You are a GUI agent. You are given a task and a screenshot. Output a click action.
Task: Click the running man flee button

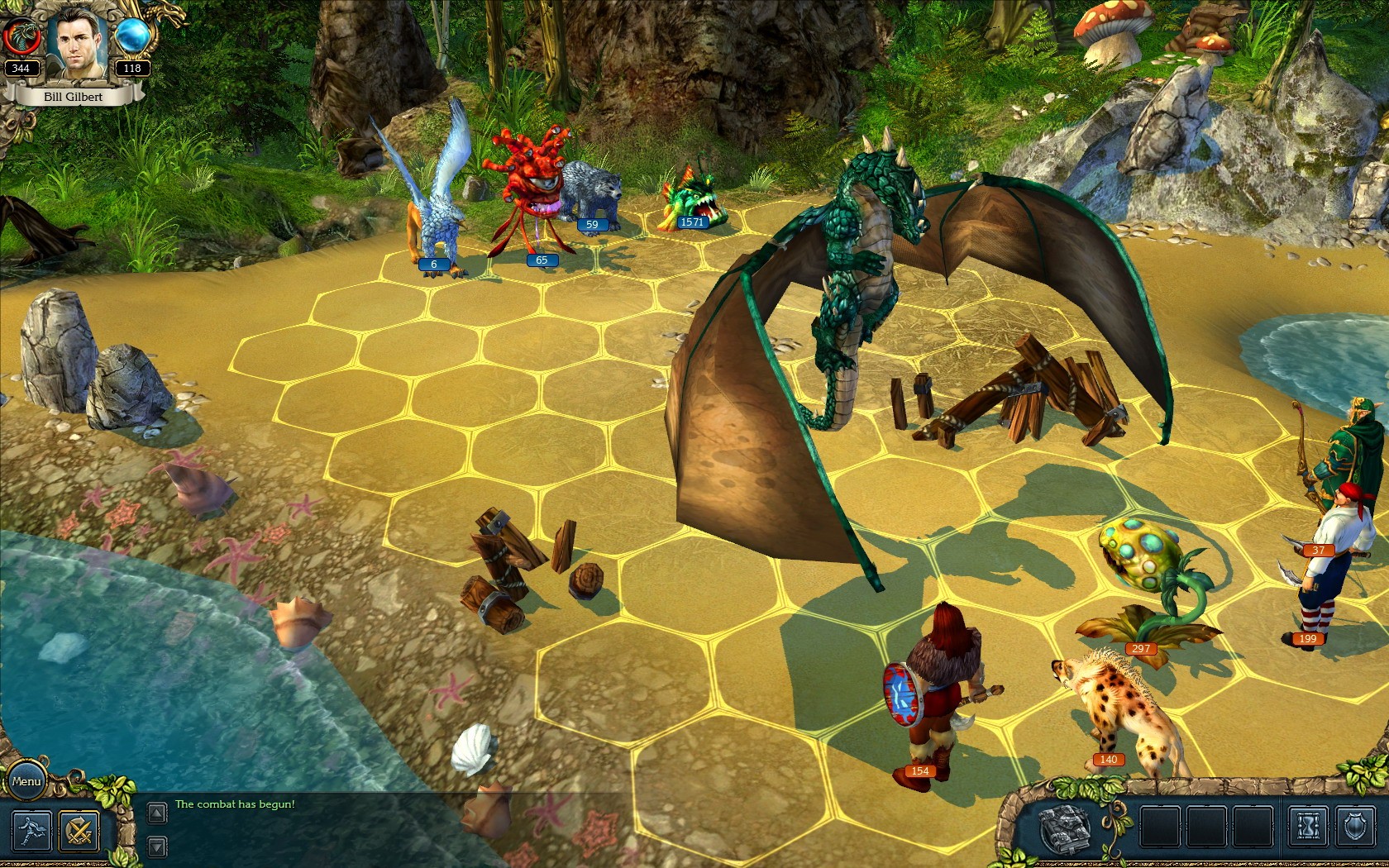(31, 831)
